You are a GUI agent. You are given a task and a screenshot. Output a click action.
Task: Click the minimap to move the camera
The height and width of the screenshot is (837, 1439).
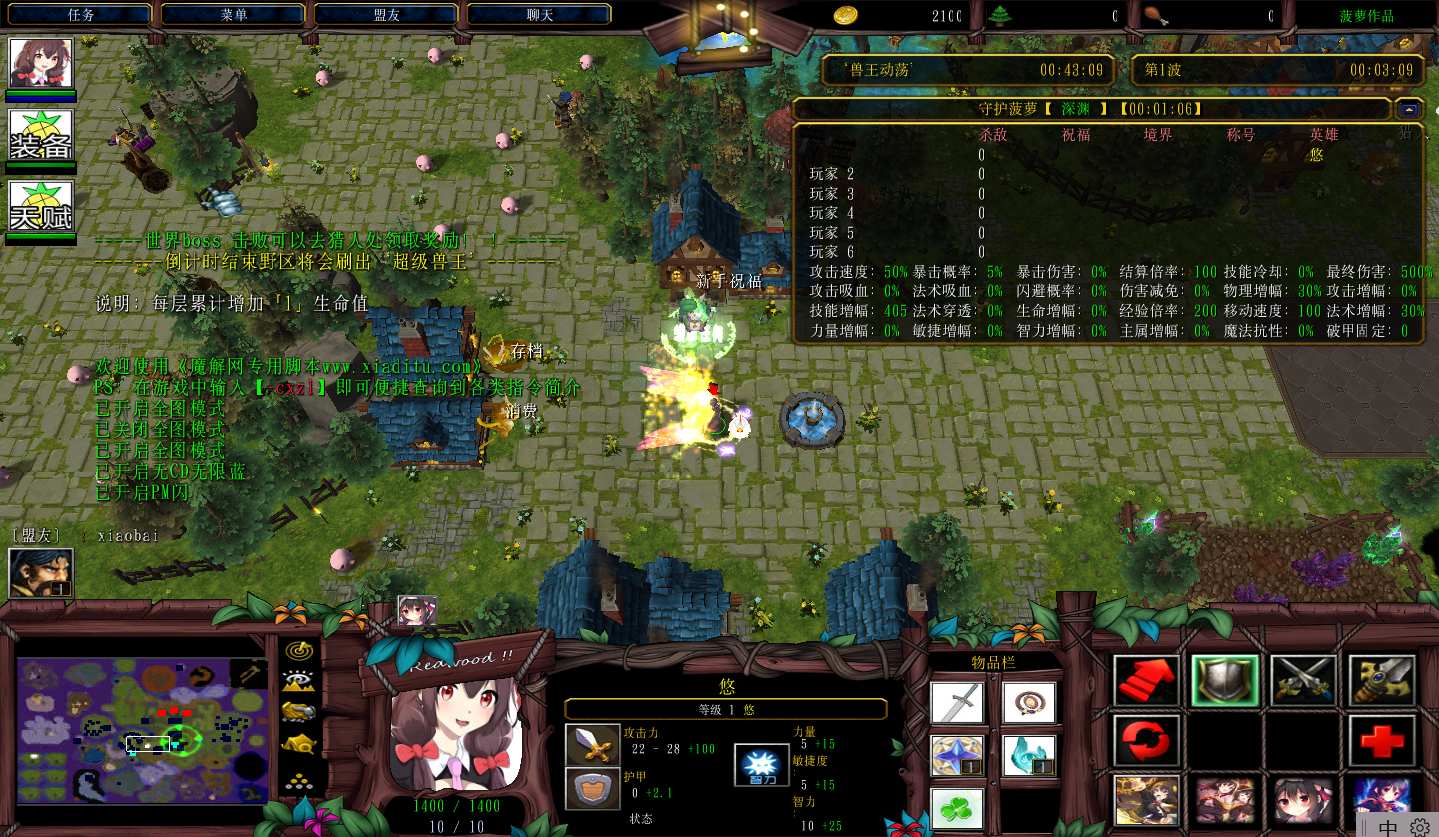(x=142, y=728)
